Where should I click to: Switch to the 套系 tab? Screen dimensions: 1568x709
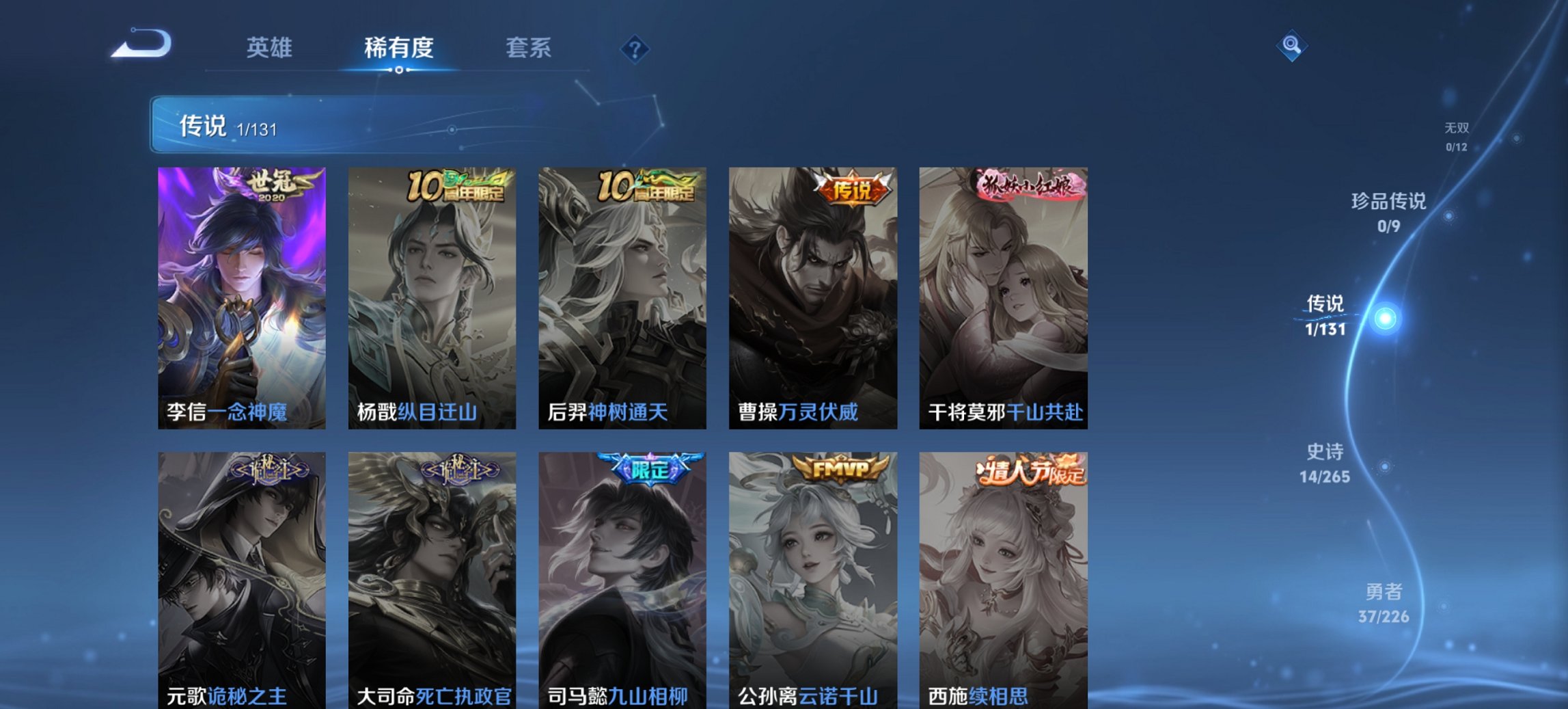(x=528, y=49)
